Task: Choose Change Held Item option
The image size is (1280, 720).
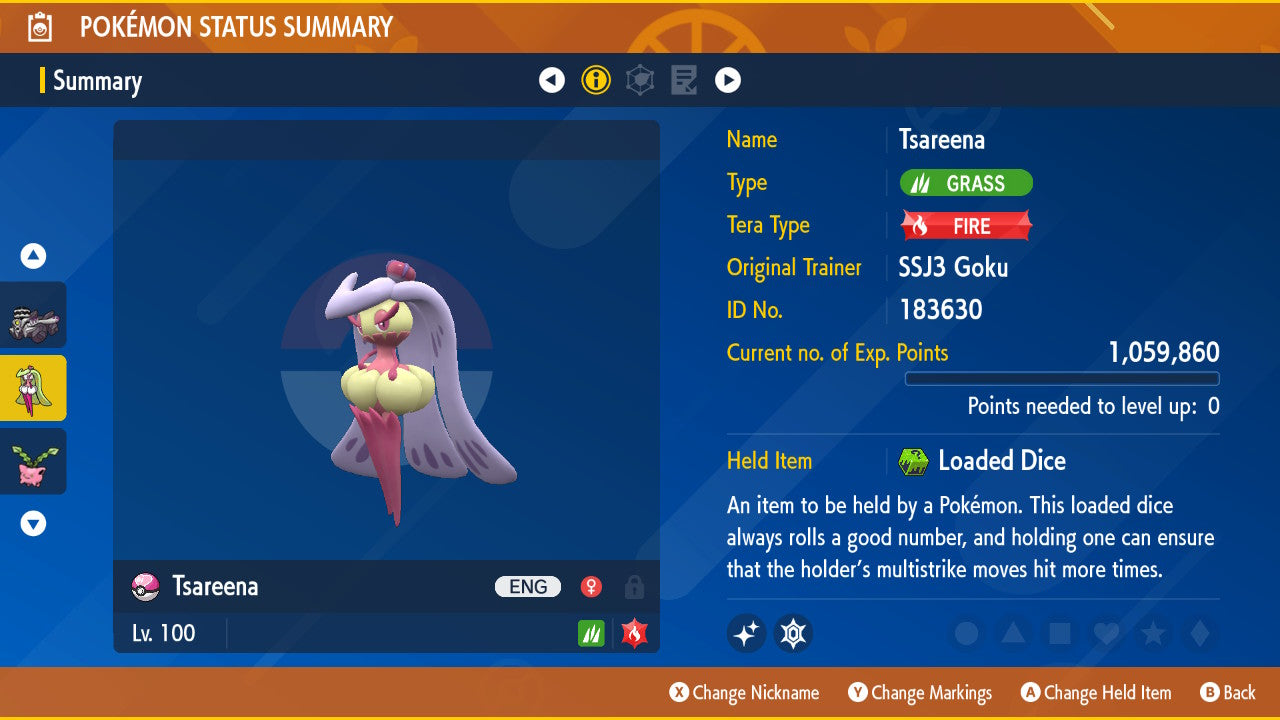Action: tap(1096, 693)
